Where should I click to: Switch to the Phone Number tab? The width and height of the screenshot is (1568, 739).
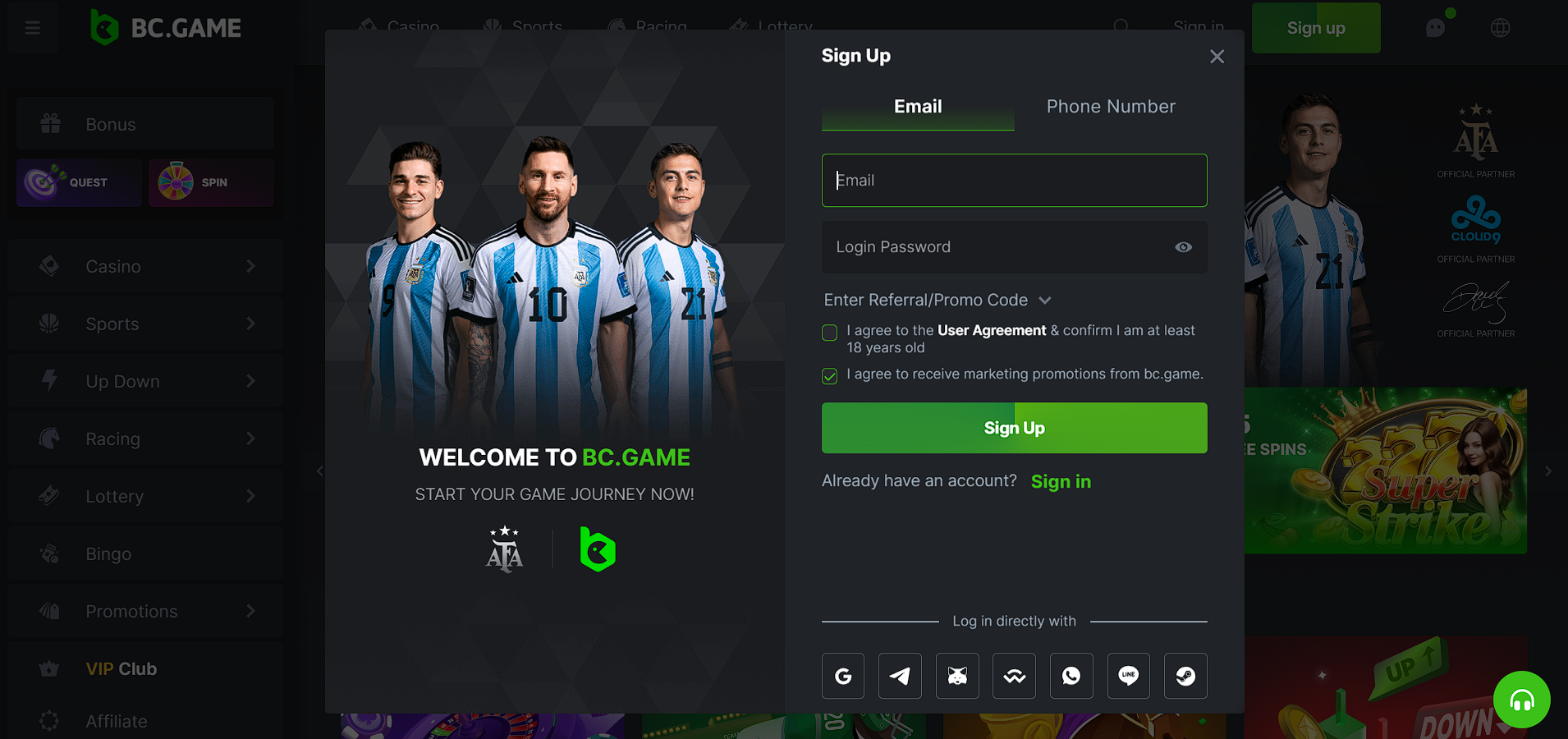[x=1110, y=107]
